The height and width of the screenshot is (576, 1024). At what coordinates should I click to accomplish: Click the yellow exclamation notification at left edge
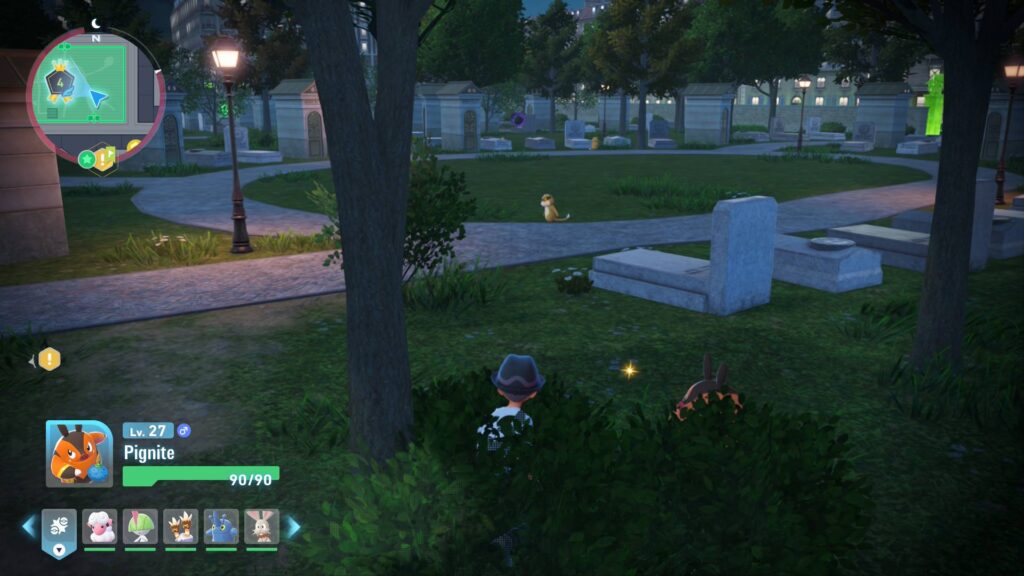pos(49,359)
